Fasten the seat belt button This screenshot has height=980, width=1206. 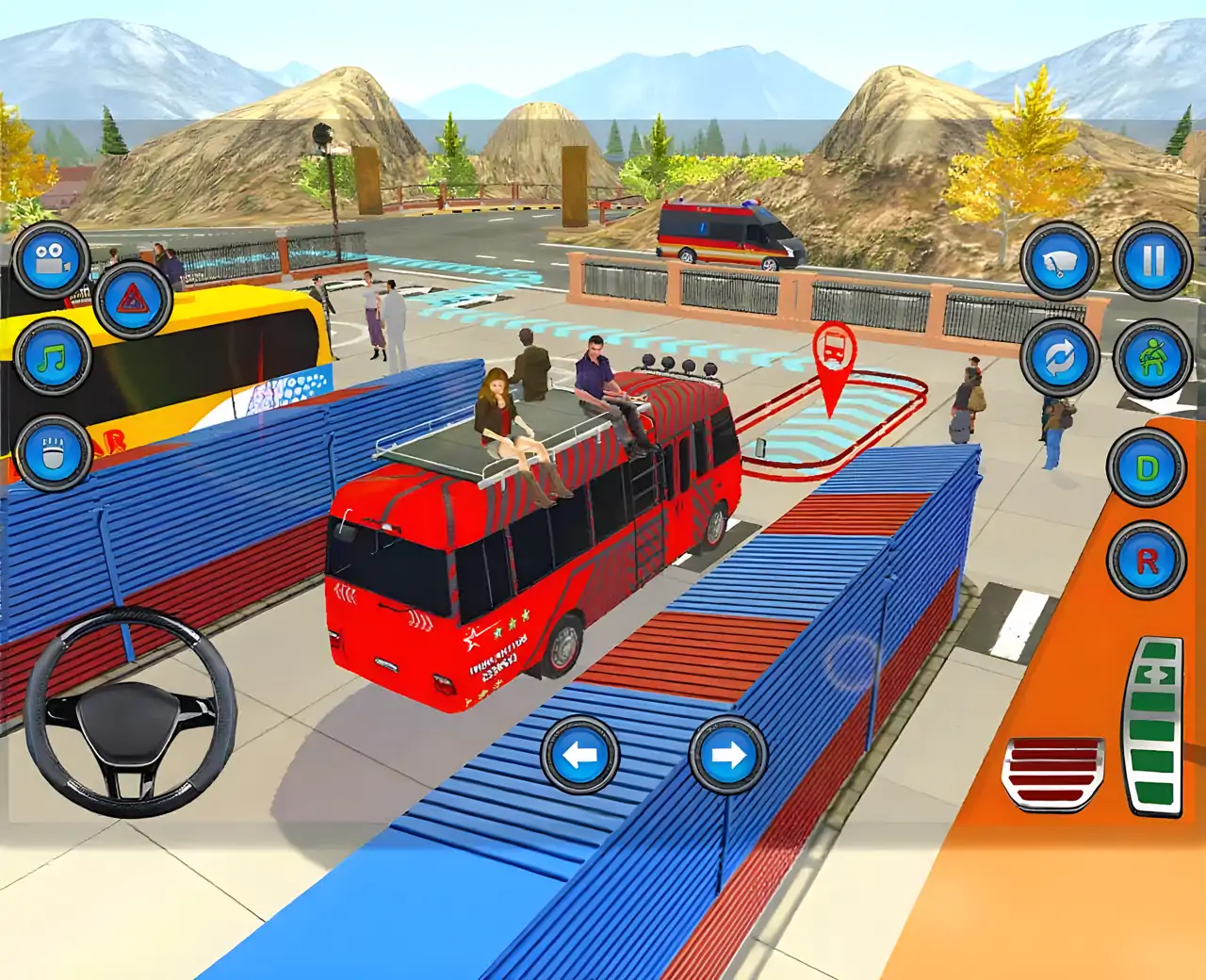coord(1152,358)
